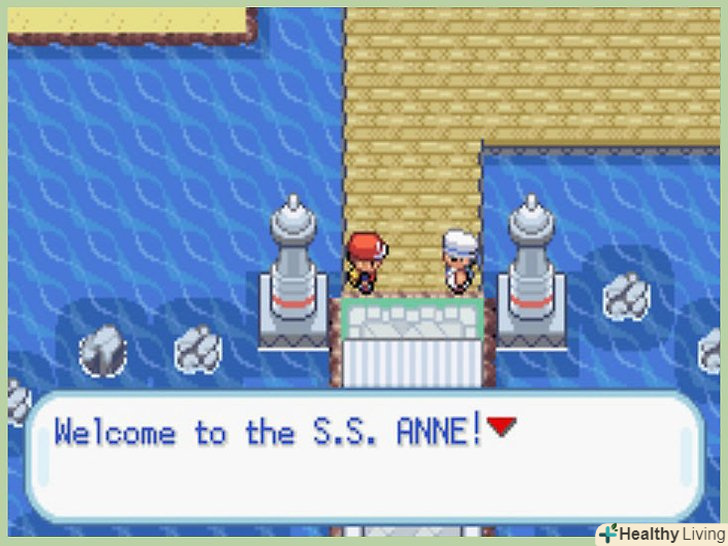Viewport: 728px width, 546px height.
Task: Open the Healthy Living watermark logo
Action: [660, 533]
